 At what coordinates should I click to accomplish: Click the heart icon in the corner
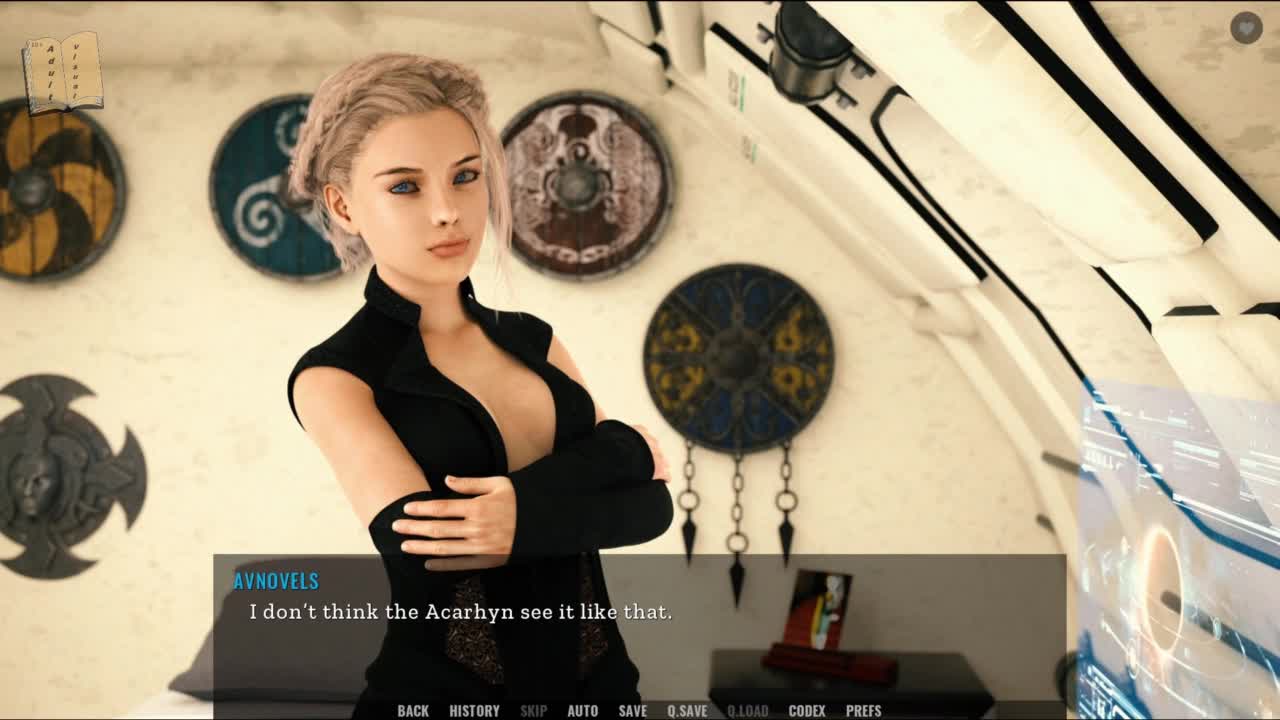[1245, 28]
